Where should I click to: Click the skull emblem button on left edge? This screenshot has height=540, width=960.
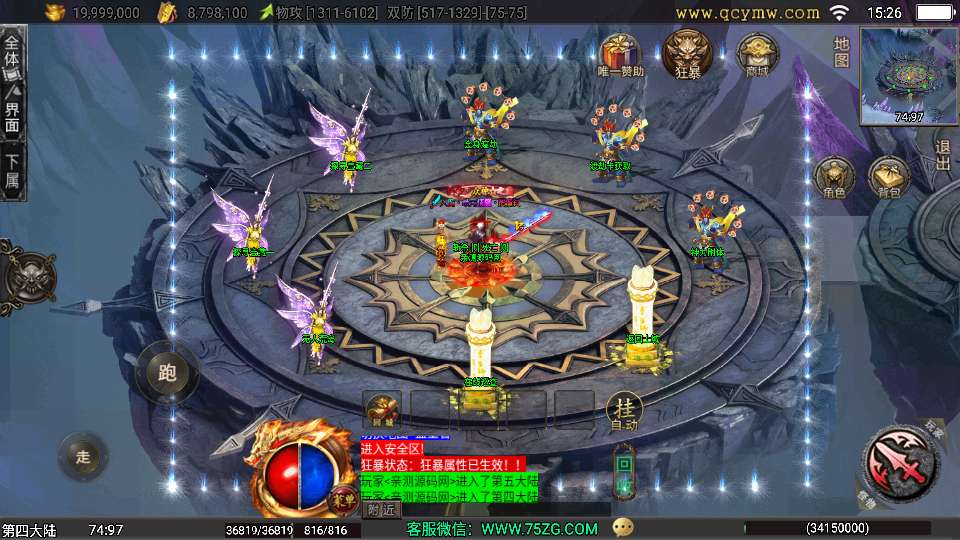pyautogui.click(x=26, y=272)
